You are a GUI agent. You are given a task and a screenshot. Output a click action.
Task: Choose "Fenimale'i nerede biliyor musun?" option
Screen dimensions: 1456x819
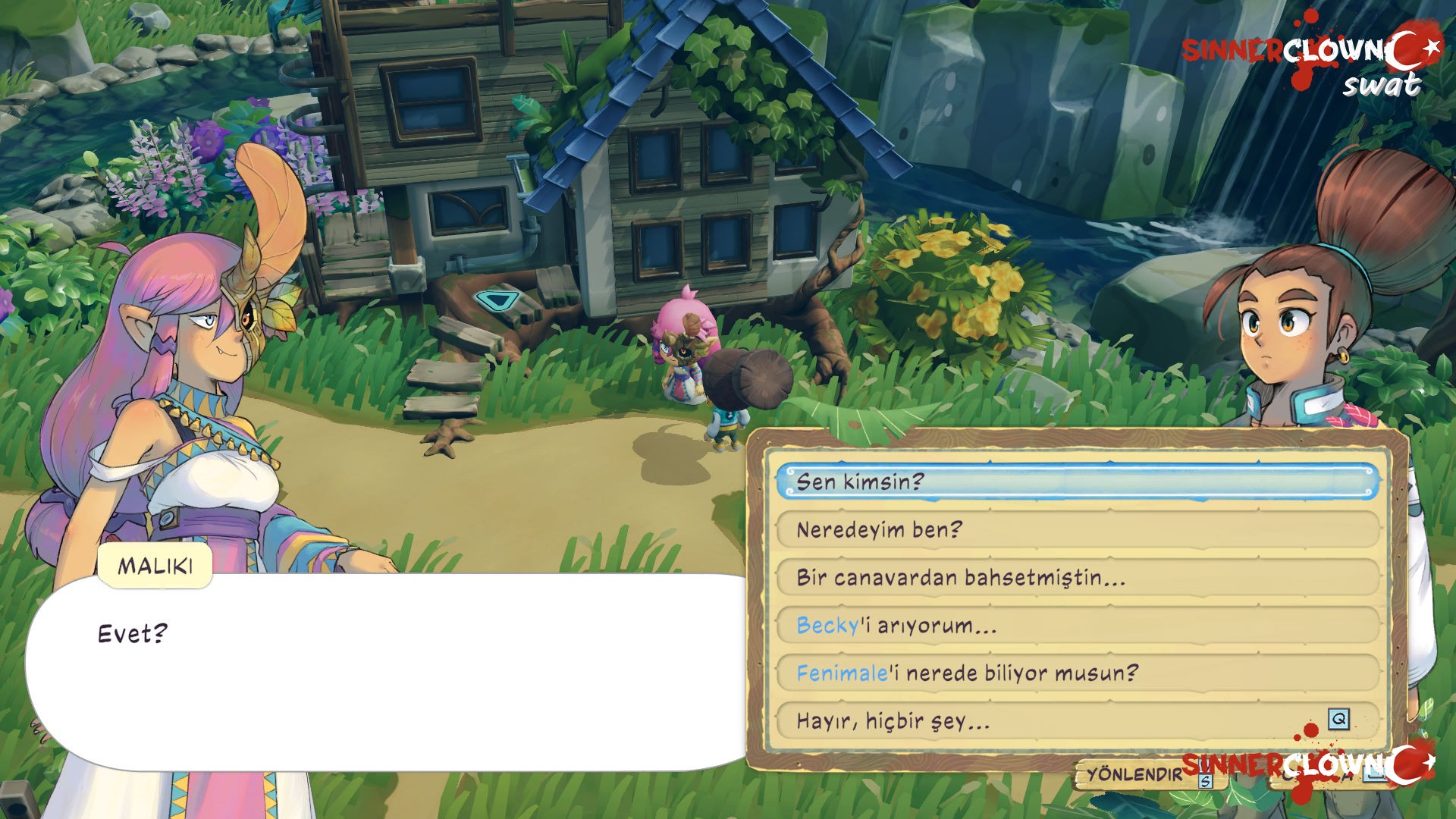coord(1077,673)
